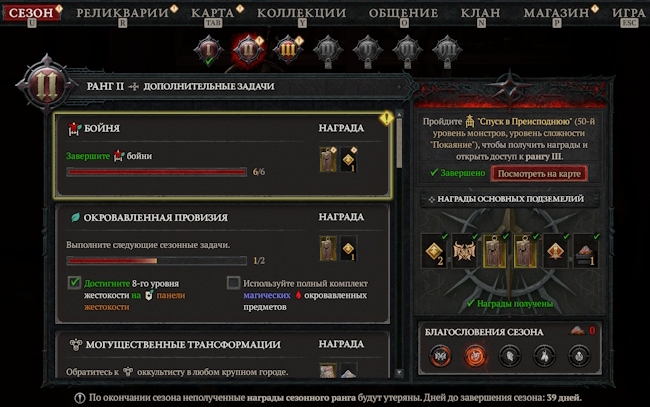Open the Карта tab
Image resolution: width=650 pixels, height=407 pixels.
[x=211, y=14]
